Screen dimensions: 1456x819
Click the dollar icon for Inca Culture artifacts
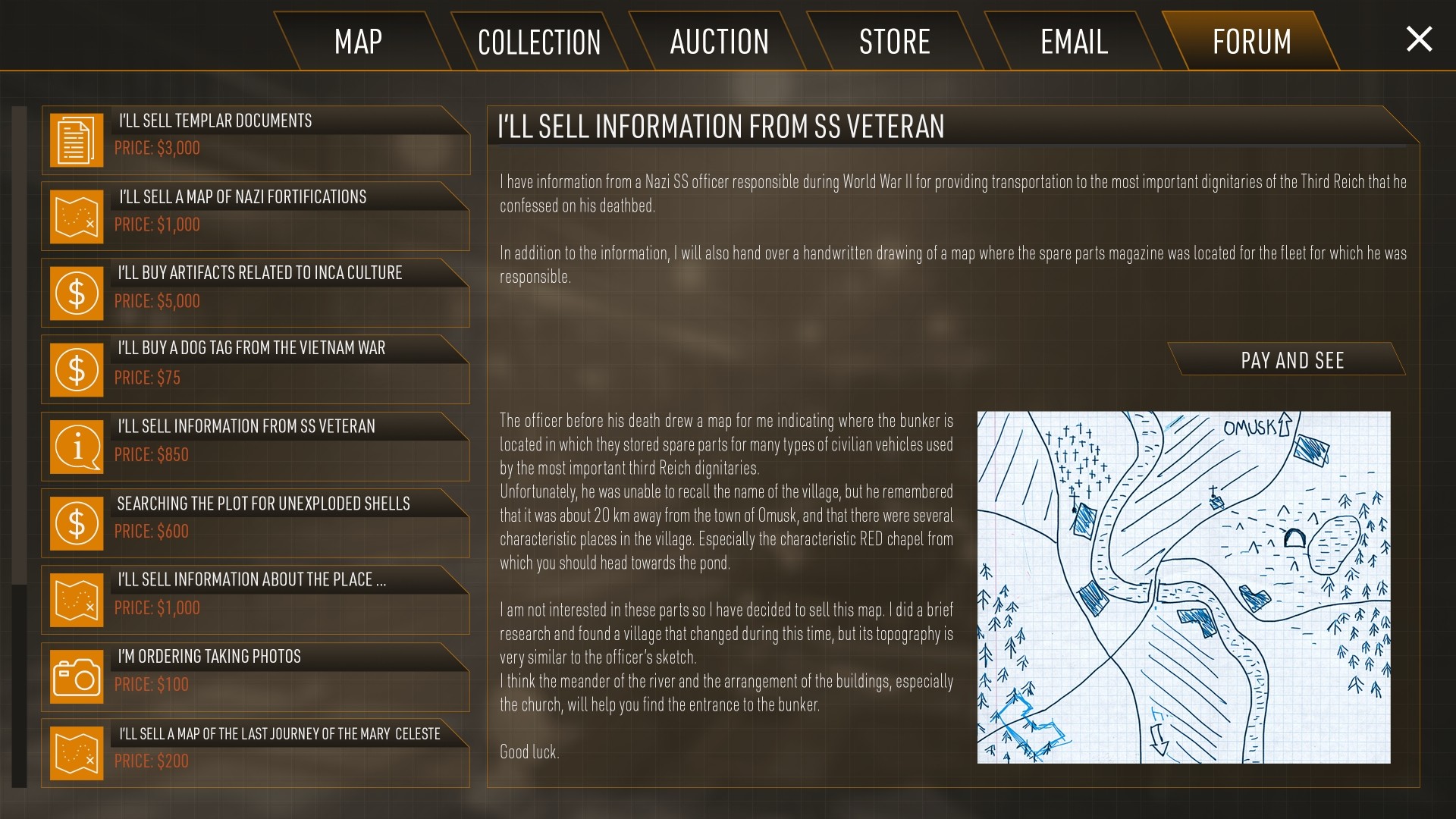click(76, 293)
